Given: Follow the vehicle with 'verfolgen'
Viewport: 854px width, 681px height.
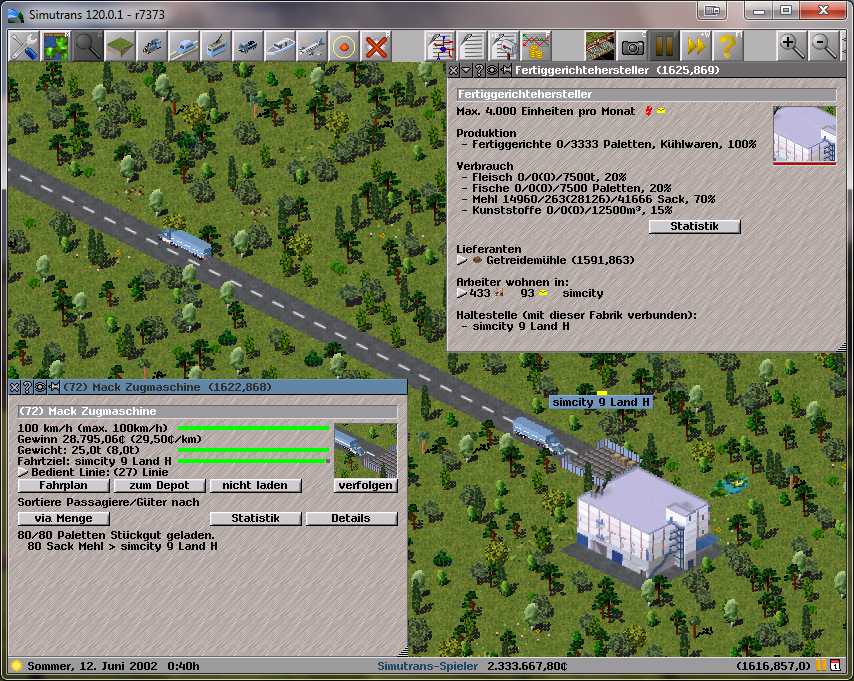Looking at the screenshot, I should pyautogui.click(x=365, y=485).
